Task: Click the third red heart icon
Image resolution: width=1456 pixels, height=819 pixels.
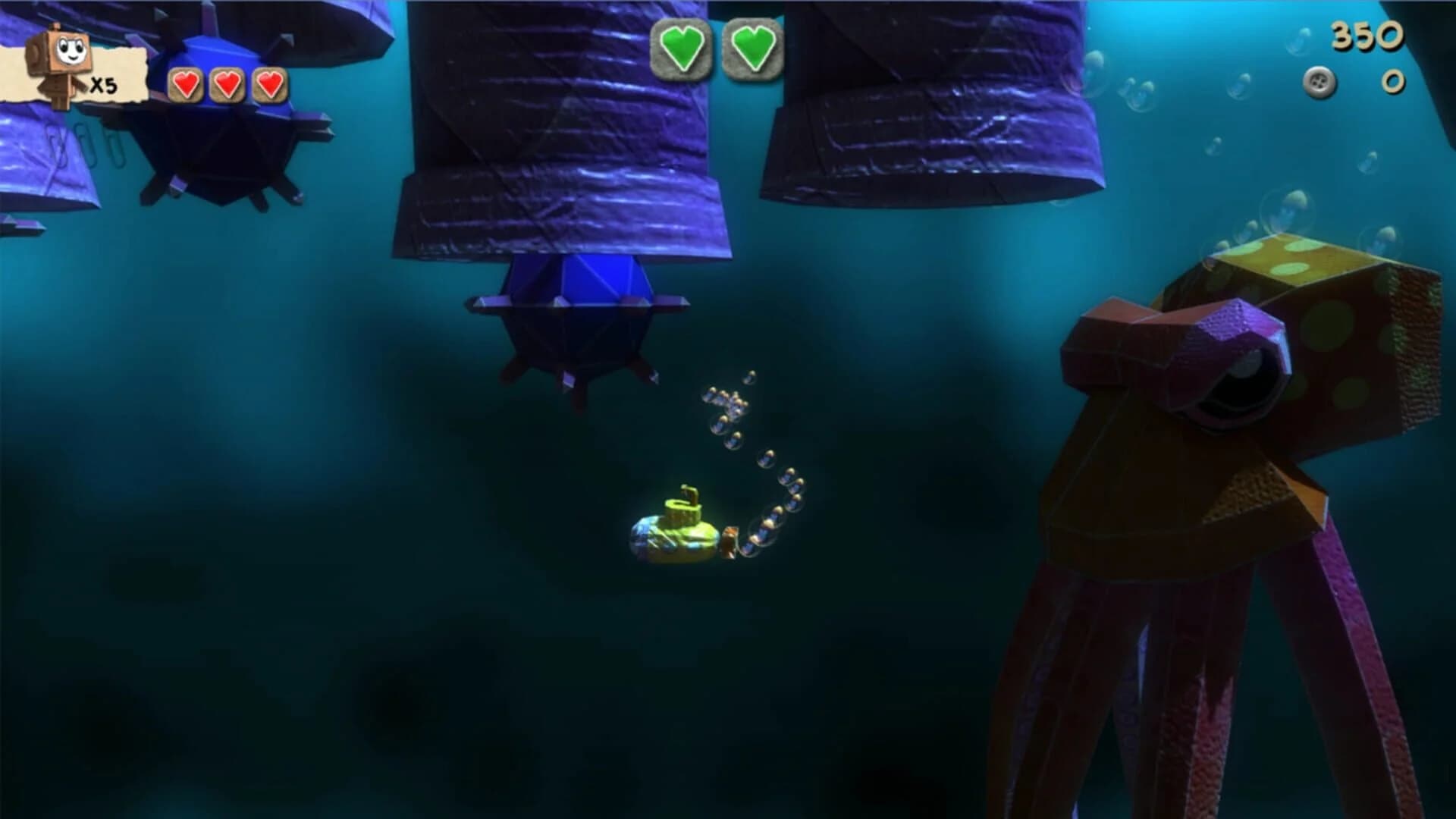Action: coord(268,86)
